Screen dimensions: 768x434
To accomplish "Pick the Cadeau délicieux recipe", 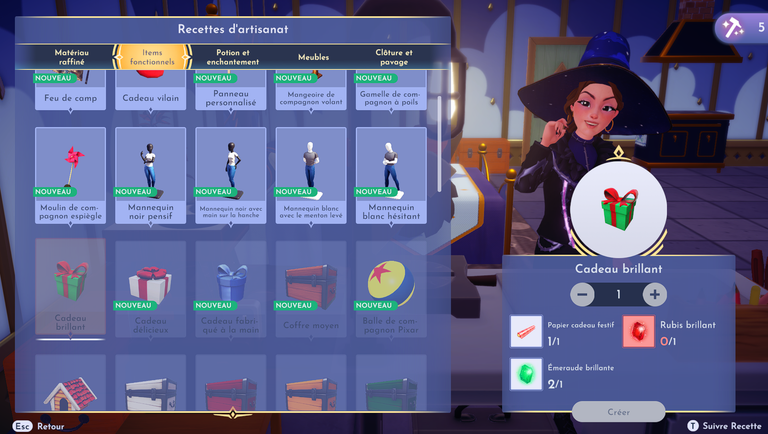I will 150,288.
